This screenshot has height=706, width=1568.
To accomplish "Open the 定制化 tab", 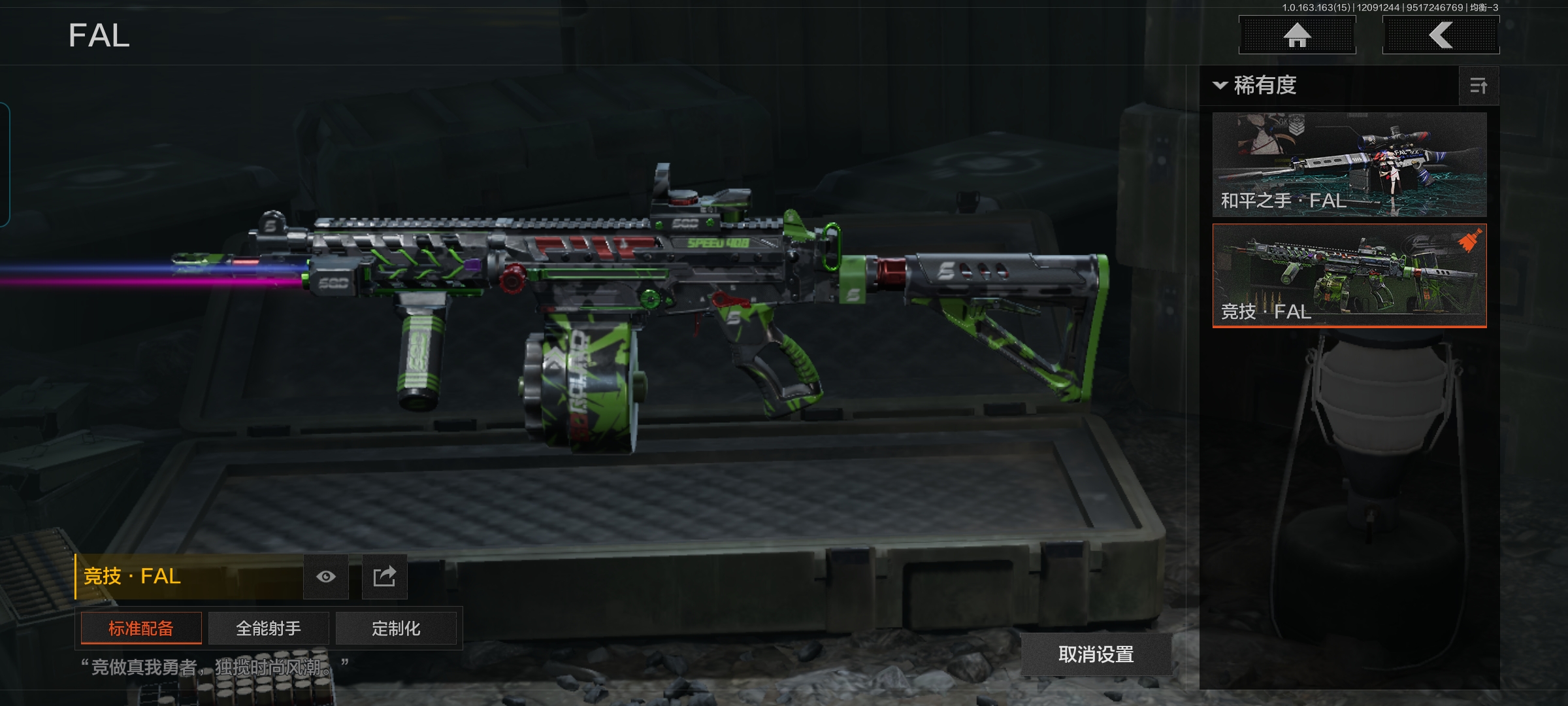I will click(396, 628).
